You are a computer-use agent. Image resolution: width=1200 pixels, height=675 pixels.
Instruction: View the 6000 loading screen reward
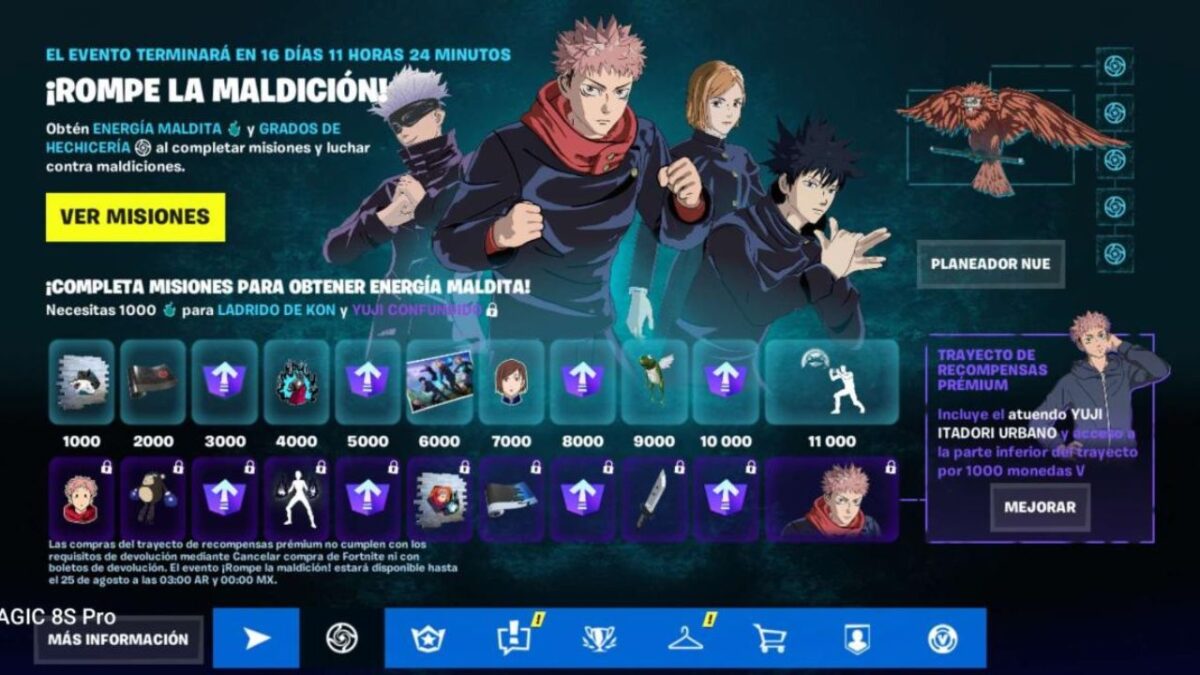(439, 381)
